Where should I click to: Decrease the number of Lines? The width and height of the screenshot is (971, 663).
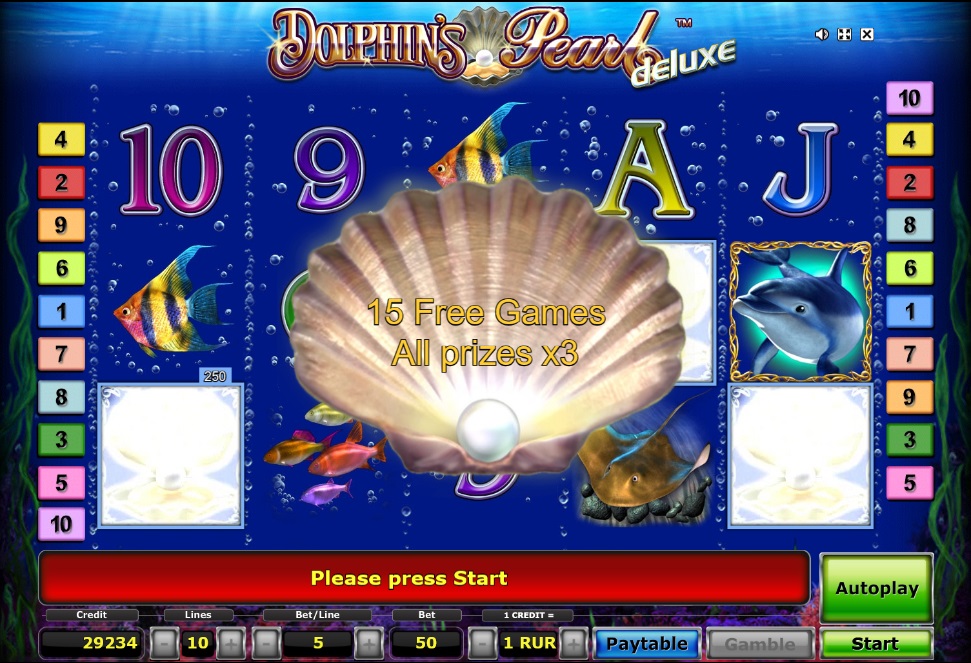(166, 642)
